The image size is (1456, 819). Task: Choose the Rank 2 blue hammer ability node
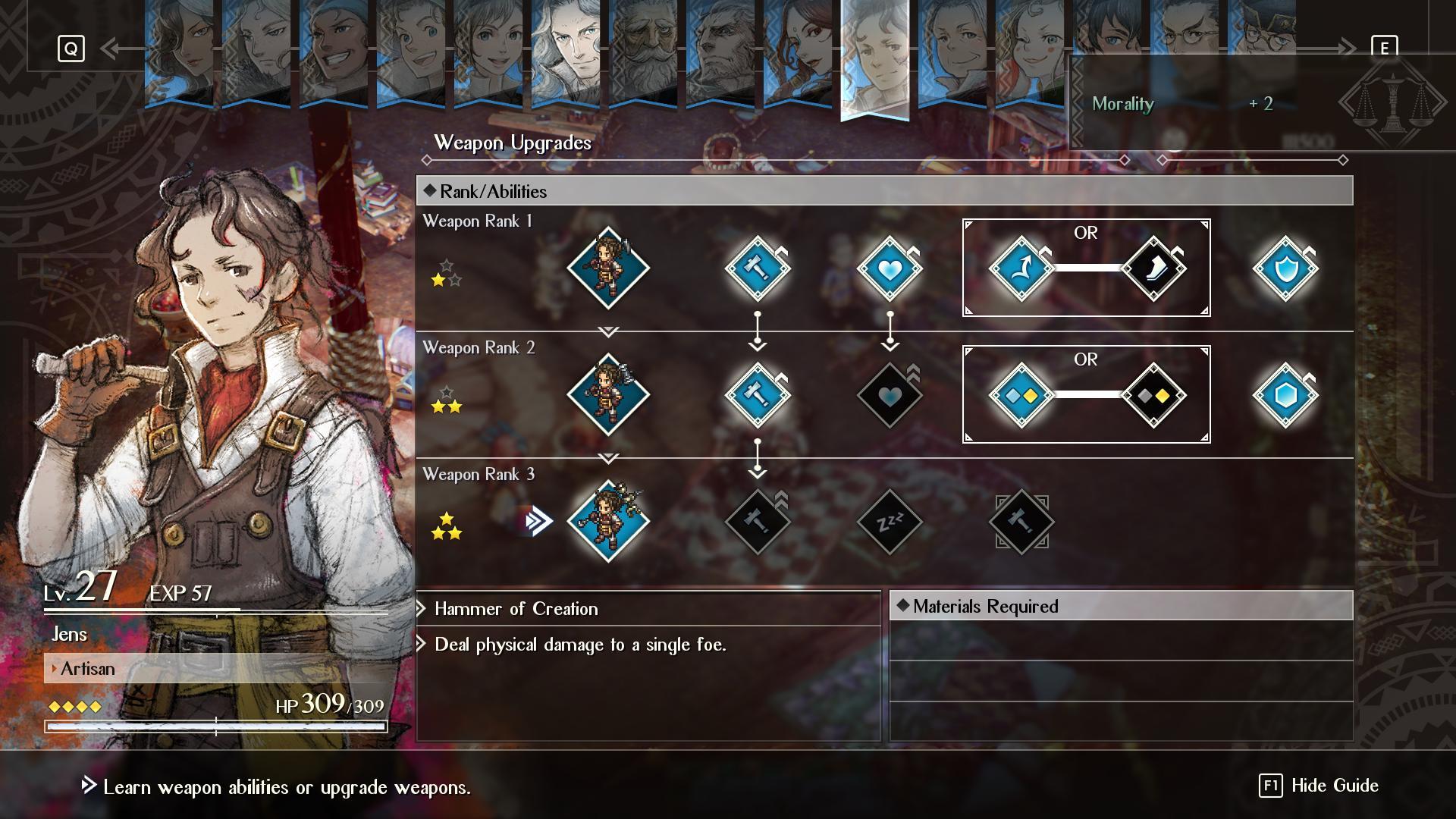(757, 395)
